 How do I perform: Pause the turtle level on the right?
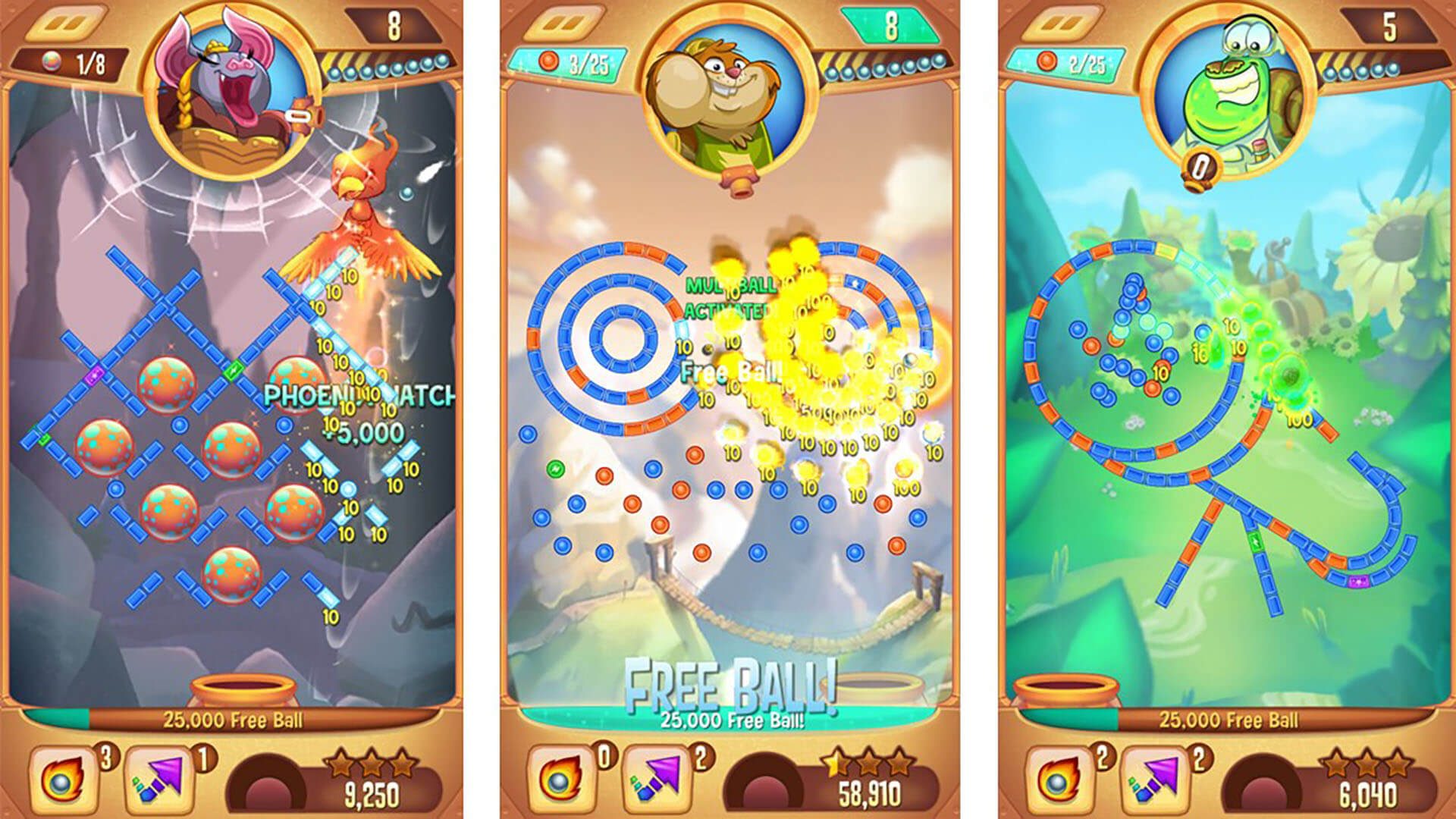click(x=1059, y=25)
